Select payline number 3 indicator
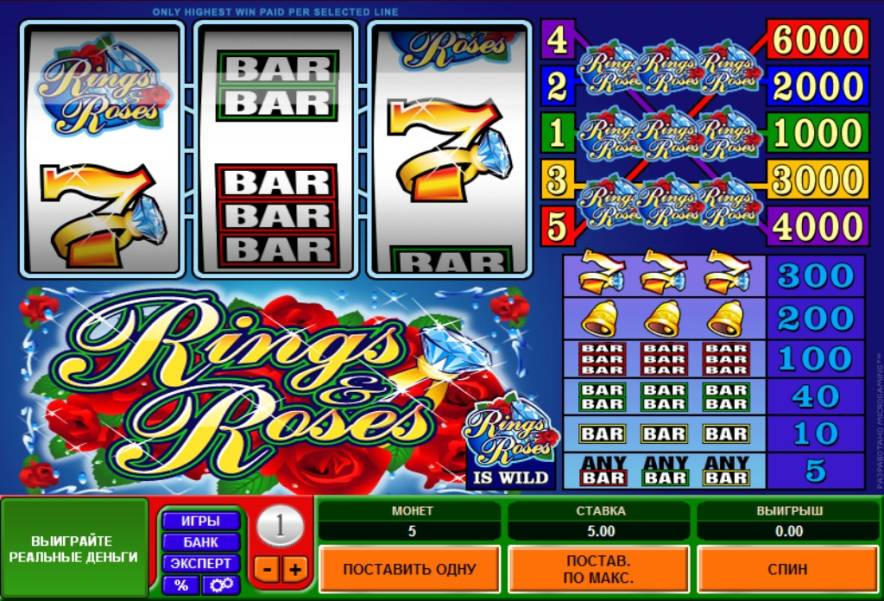The image size is (884, 601). pos(557,179)
